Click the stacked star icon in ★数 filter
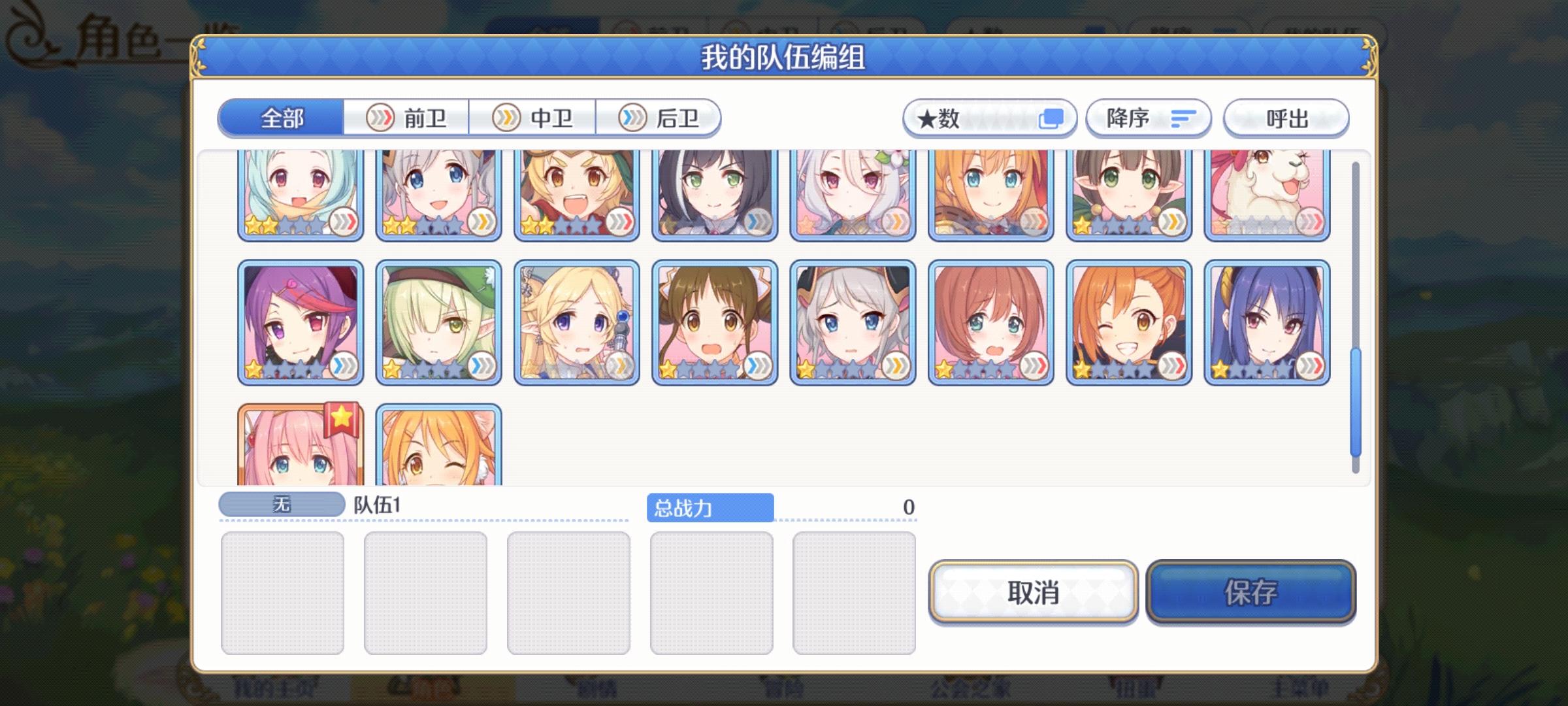The height and width of the screenshot is (706, 1568). point(1052,118)
